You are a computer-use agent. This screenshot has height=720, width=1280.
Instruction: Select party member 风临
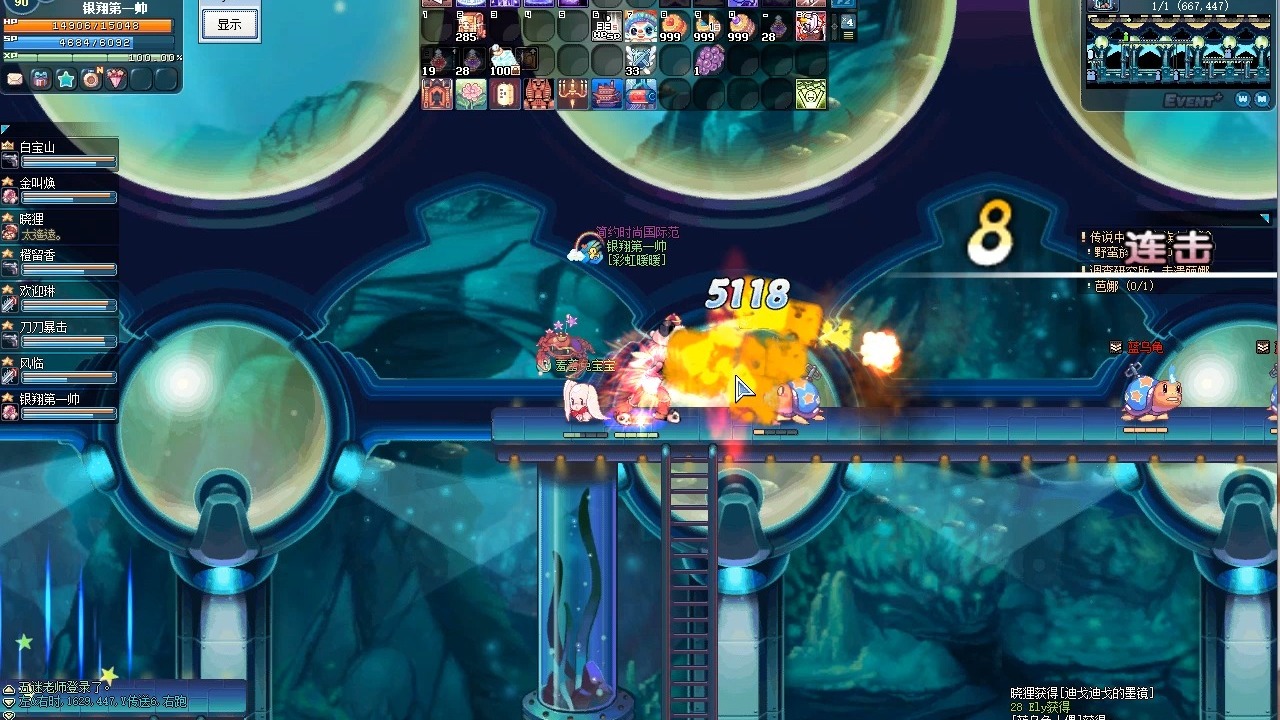click(60, 370)
